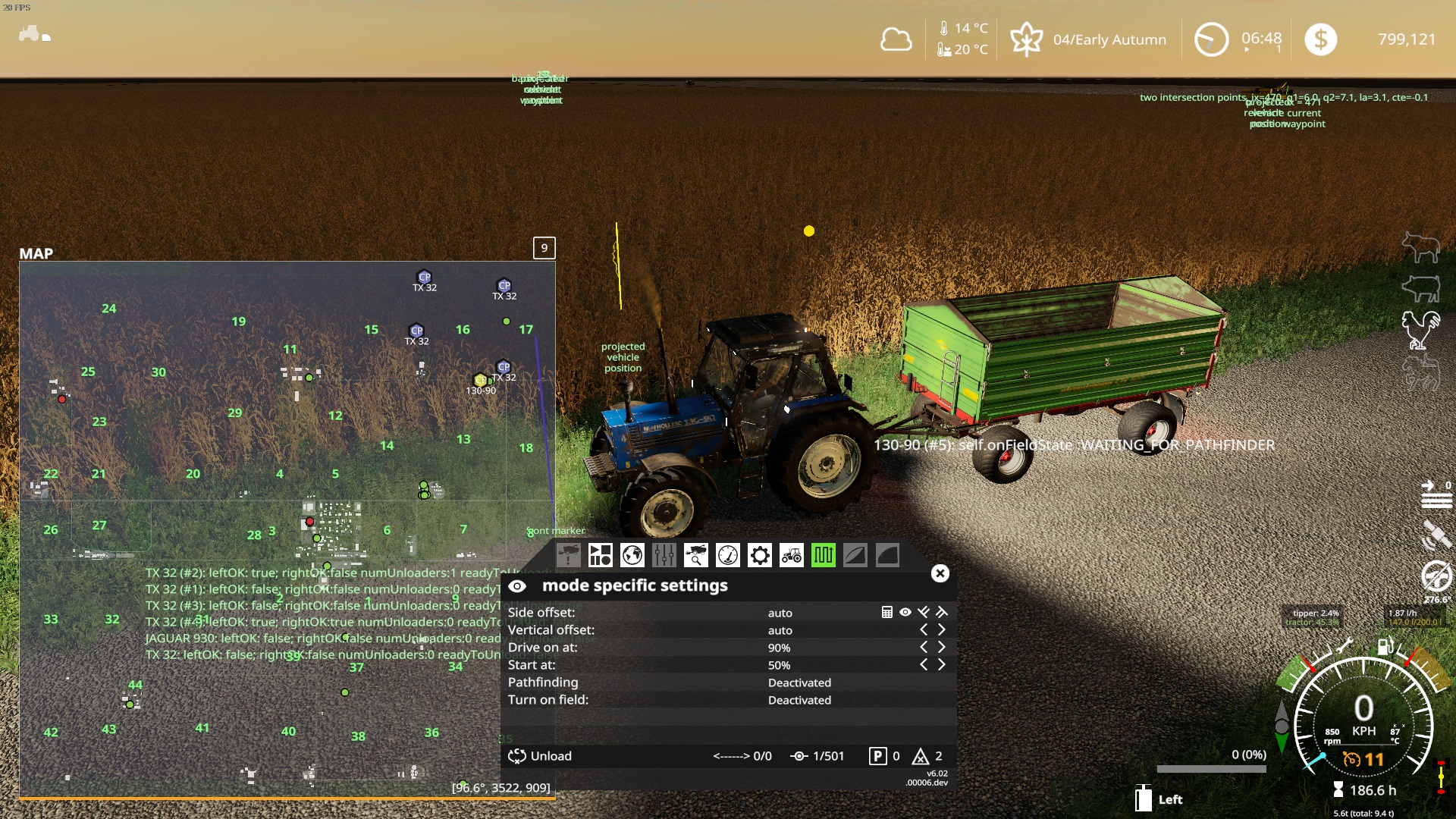
Task: Open the green fieldwork pattern tab
Action: [823, 556]
